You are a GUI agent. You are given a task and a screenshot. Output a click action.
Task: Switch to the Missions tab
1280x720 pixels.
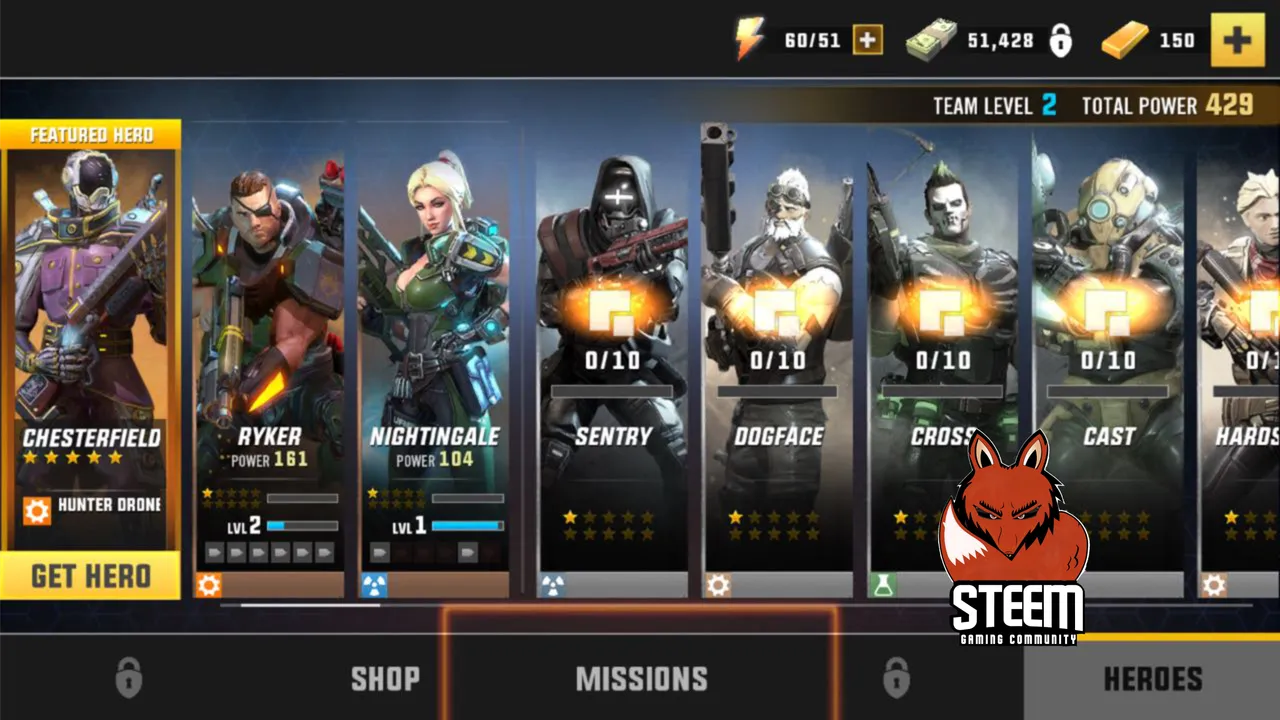click(x=641, y=679)
